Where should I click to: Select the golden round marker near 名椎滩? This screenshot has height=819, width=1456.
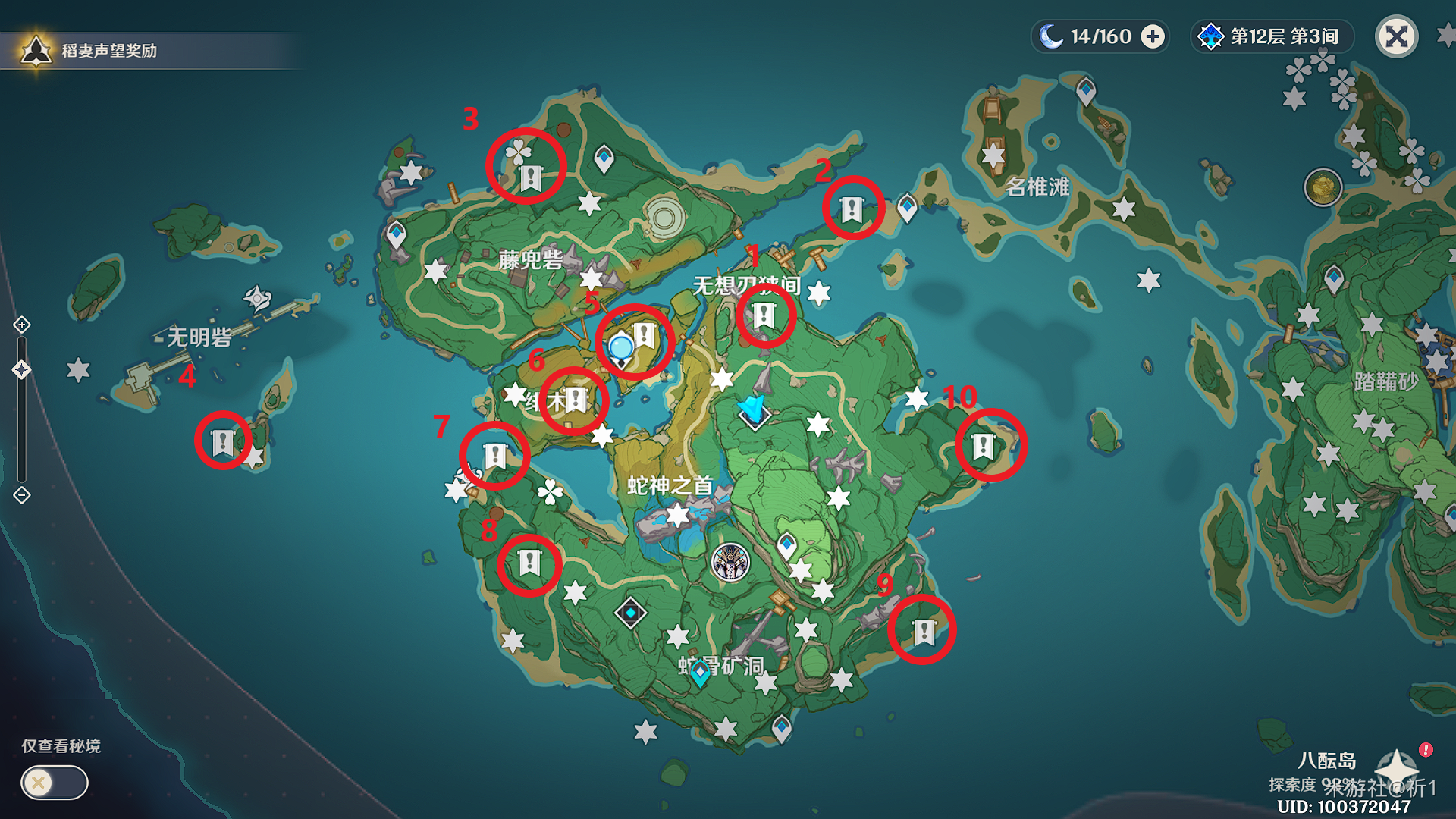pyautogui.click(x=1323, y=187)
